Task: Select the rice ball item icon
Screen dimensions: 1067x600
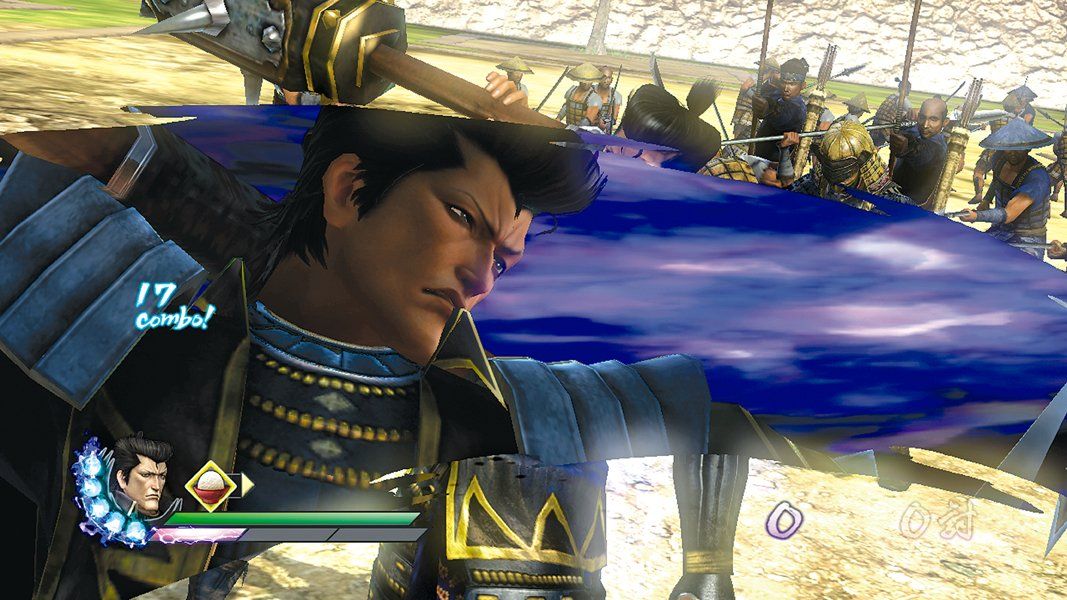Action: click(211, 486)
